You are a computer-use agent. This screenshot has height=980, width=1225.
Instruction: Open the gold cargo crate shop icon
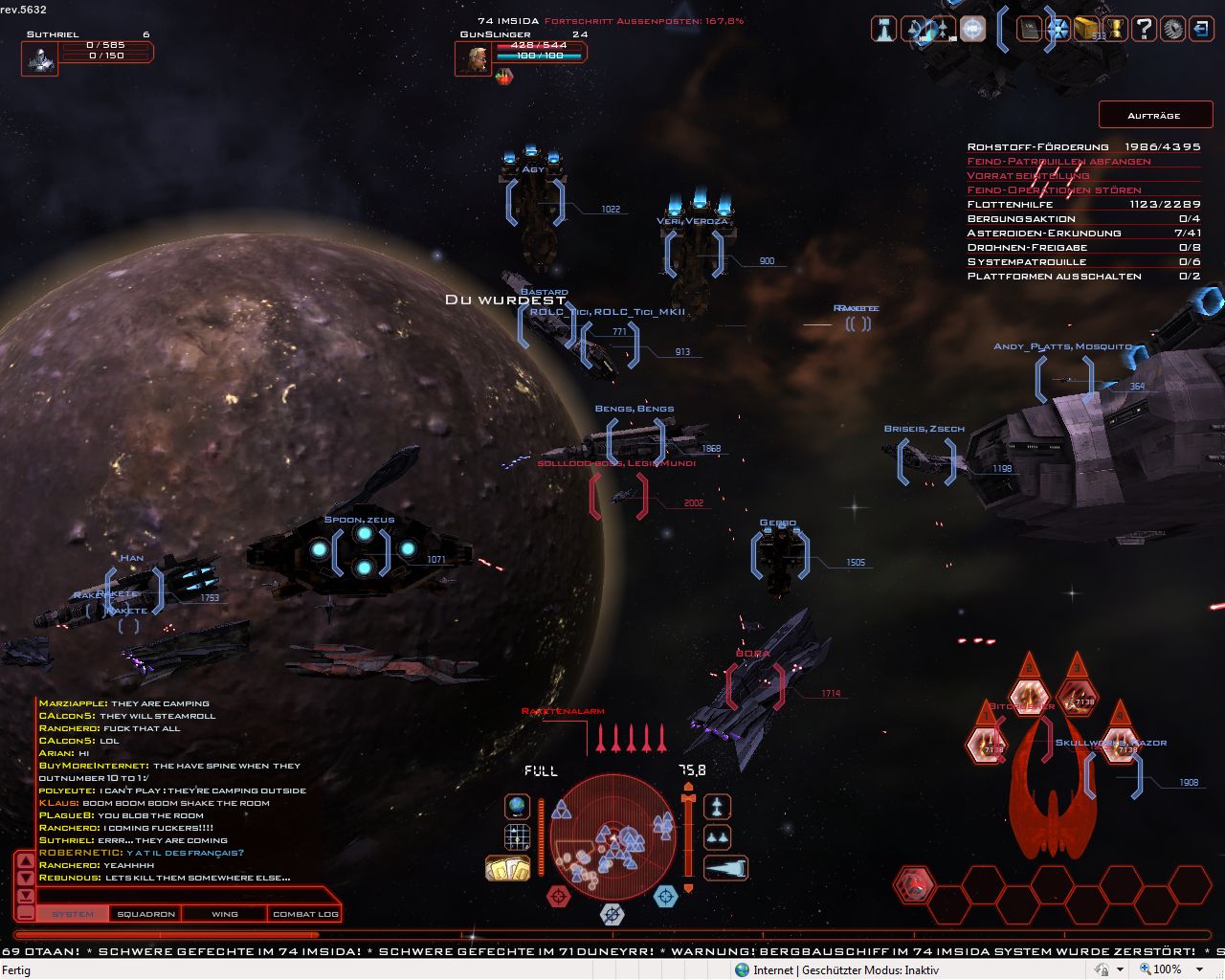point(1086,30)
